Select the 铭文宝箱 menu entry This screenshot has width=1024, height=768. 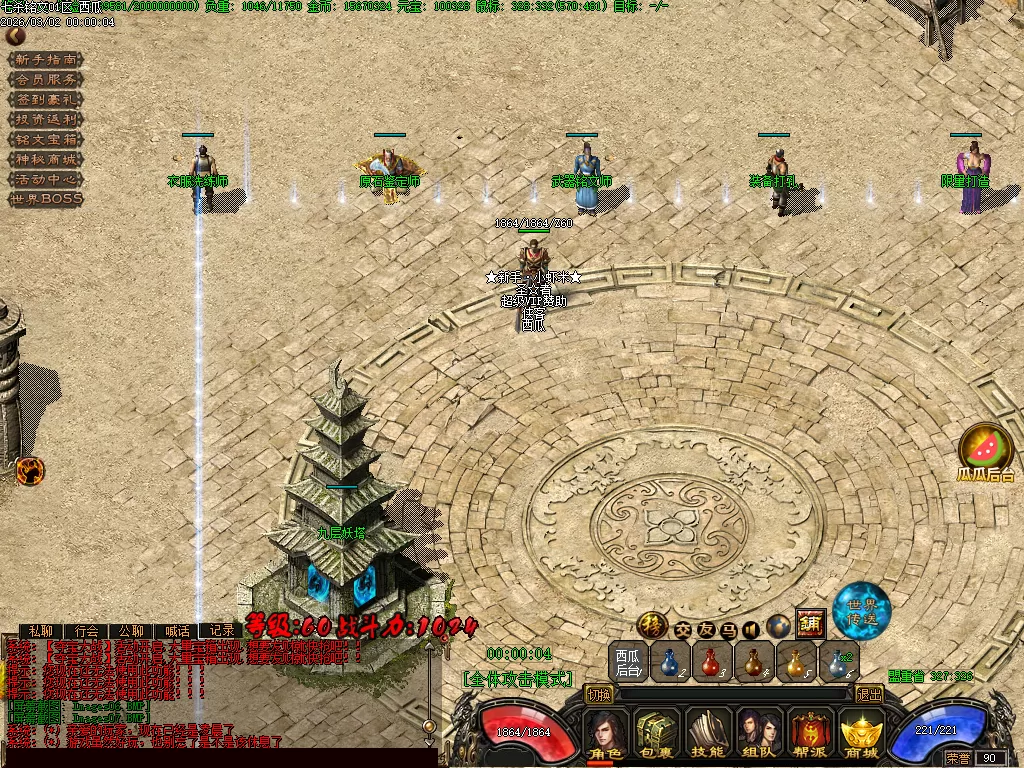pyautogui.click(x=46, y=139)
